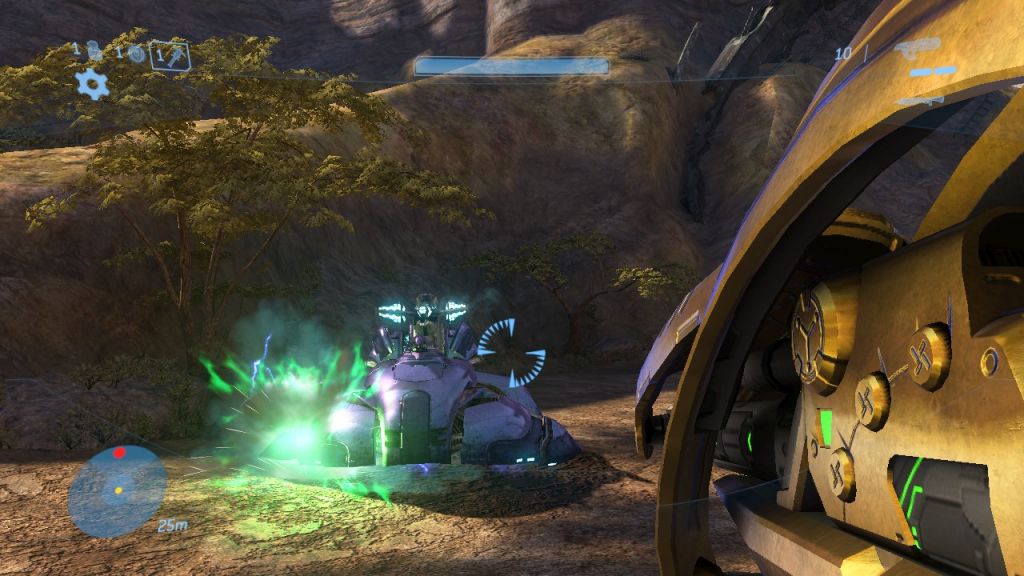Switch to the secondary rifle weapon icon

tap(920, 100)
